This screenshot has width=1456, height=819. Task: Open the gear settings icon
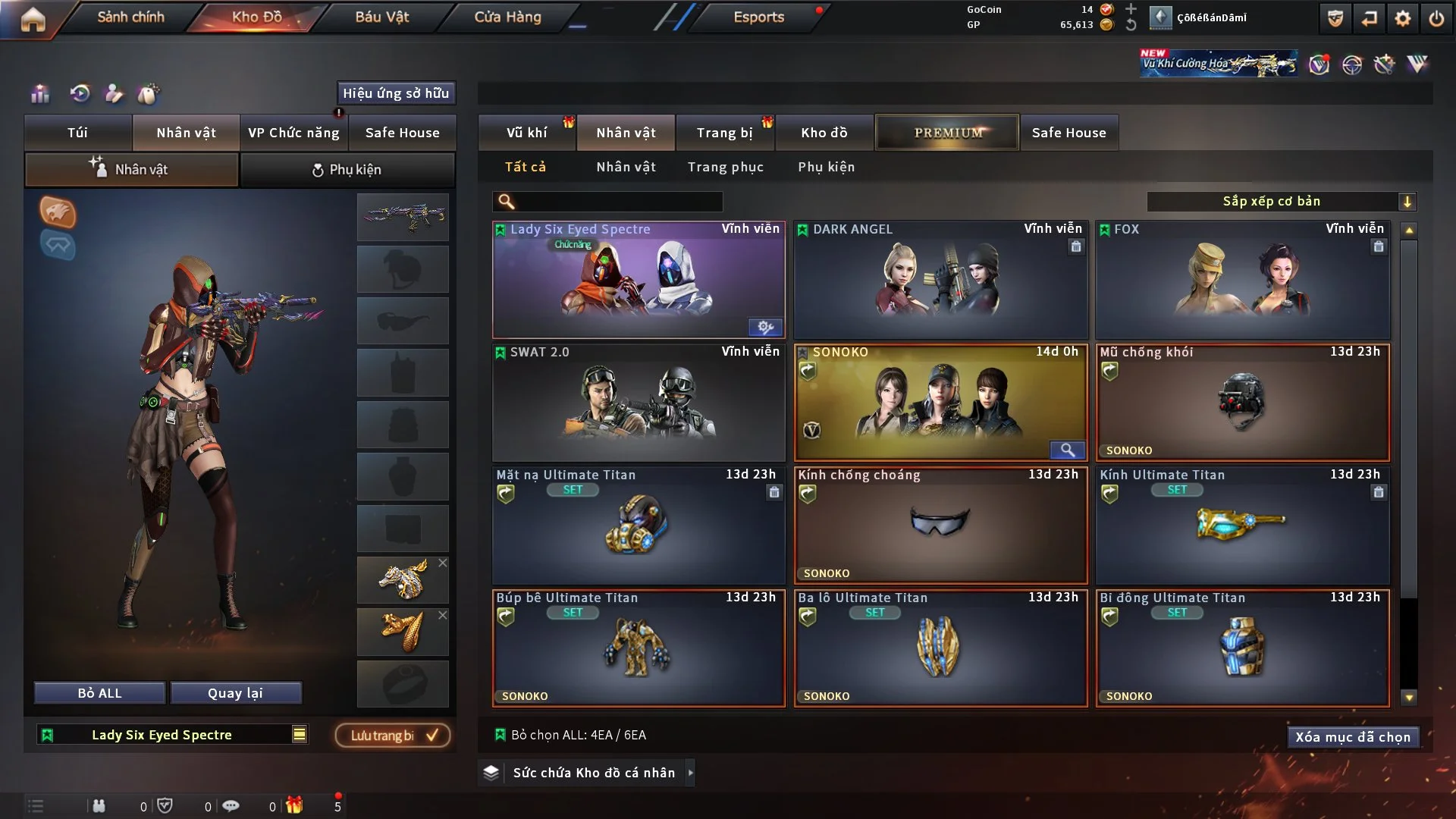click(1403, 18)
